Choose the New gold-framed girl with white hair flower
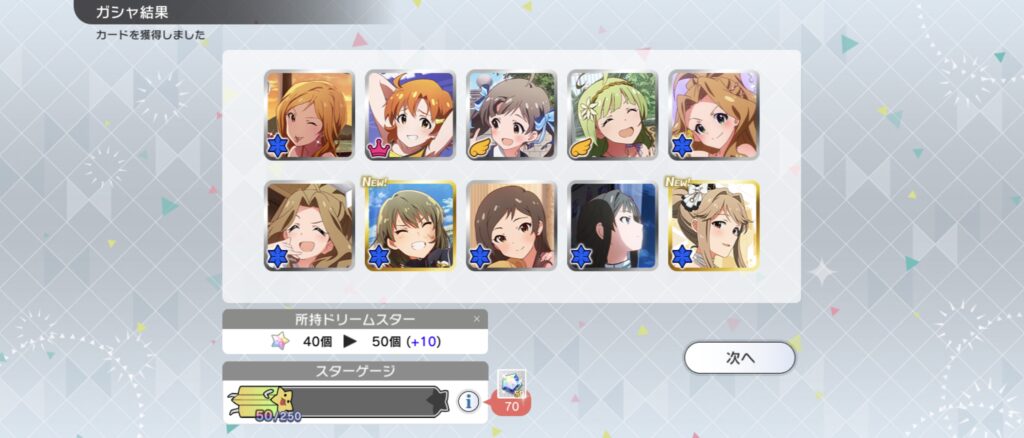Viewport: 1024px width, 438px height. click(x=713, y=225)
